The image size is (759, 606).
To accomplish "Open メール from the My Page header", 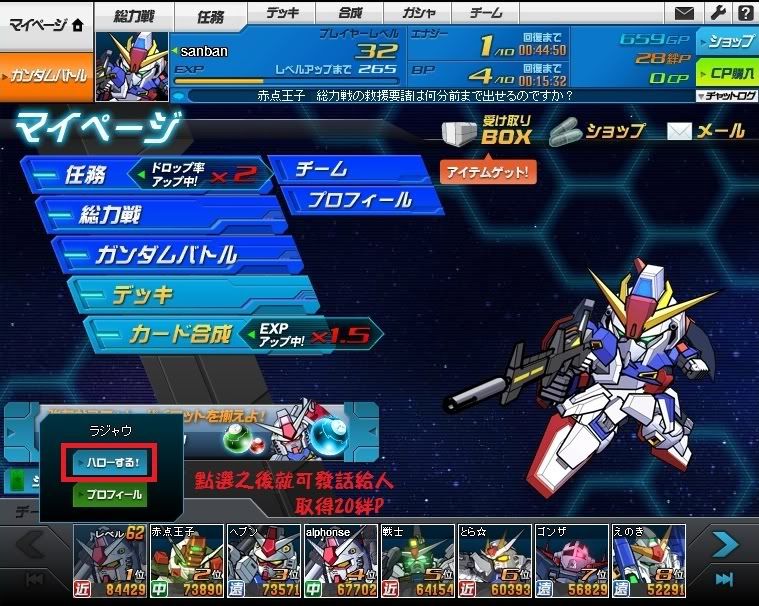I will (x=706, y=131).
